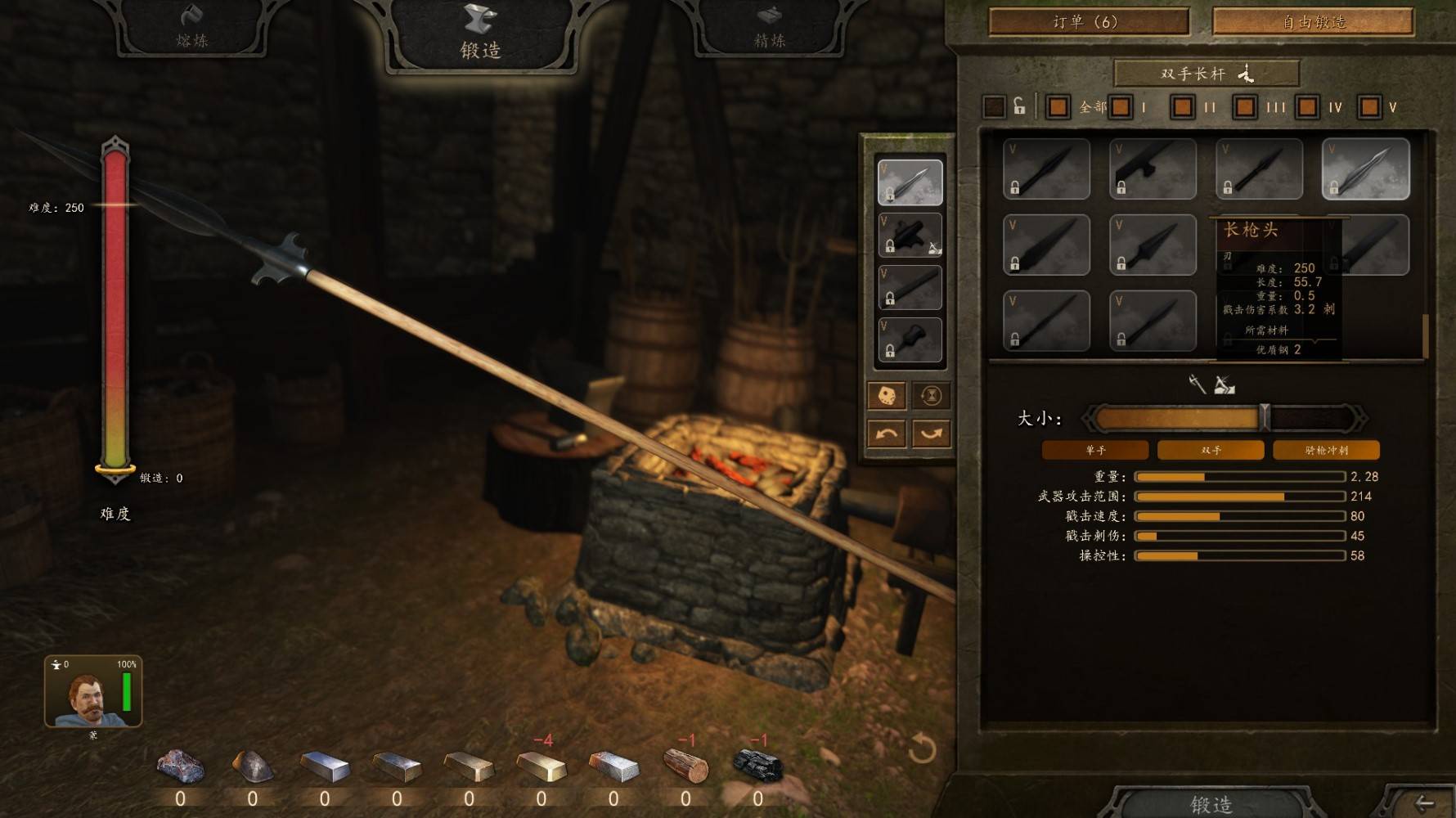This screenshot has height=818, width=1456.
Task: Select the highlighted spear head part thumbnail
Action: click(x=1365, y=169)
